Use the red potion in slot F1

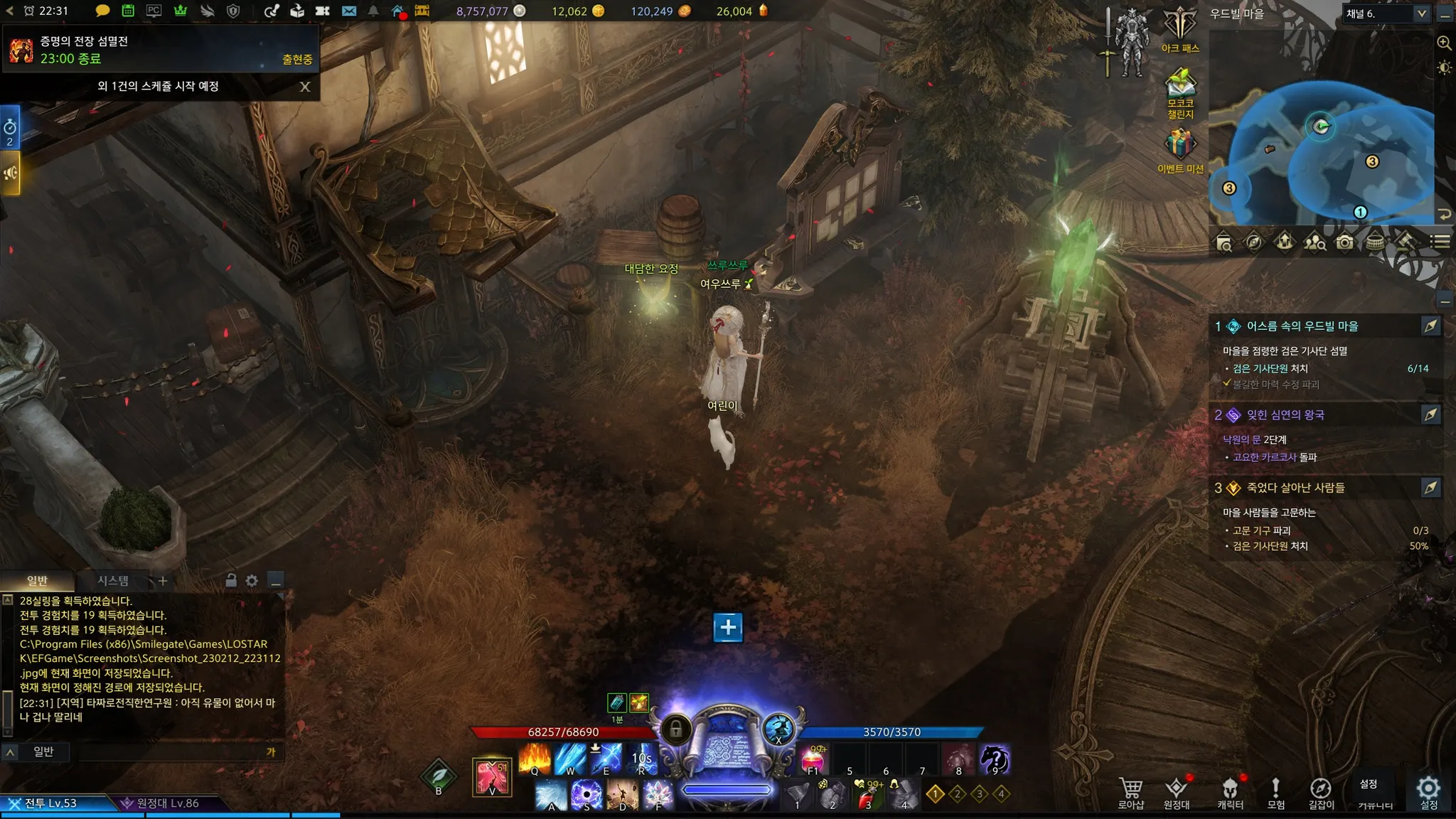813,759
